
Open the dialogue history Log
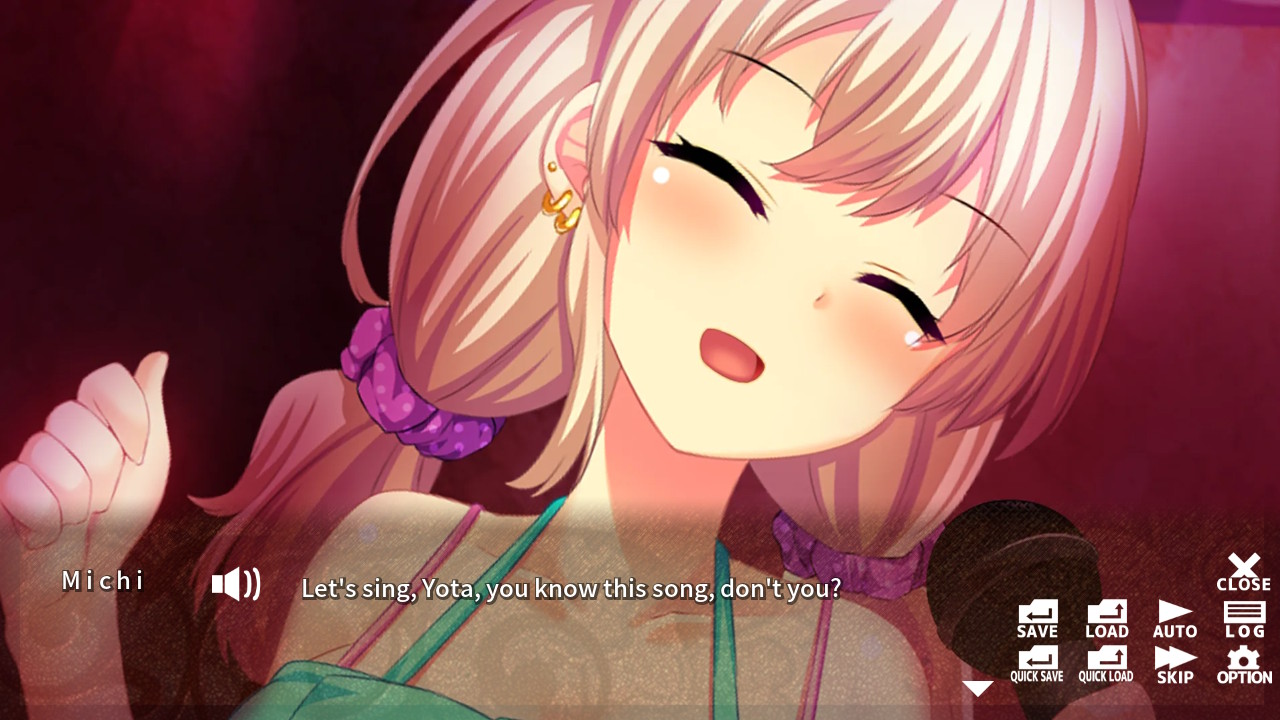pyautogui.click(x=1243, y=614)
